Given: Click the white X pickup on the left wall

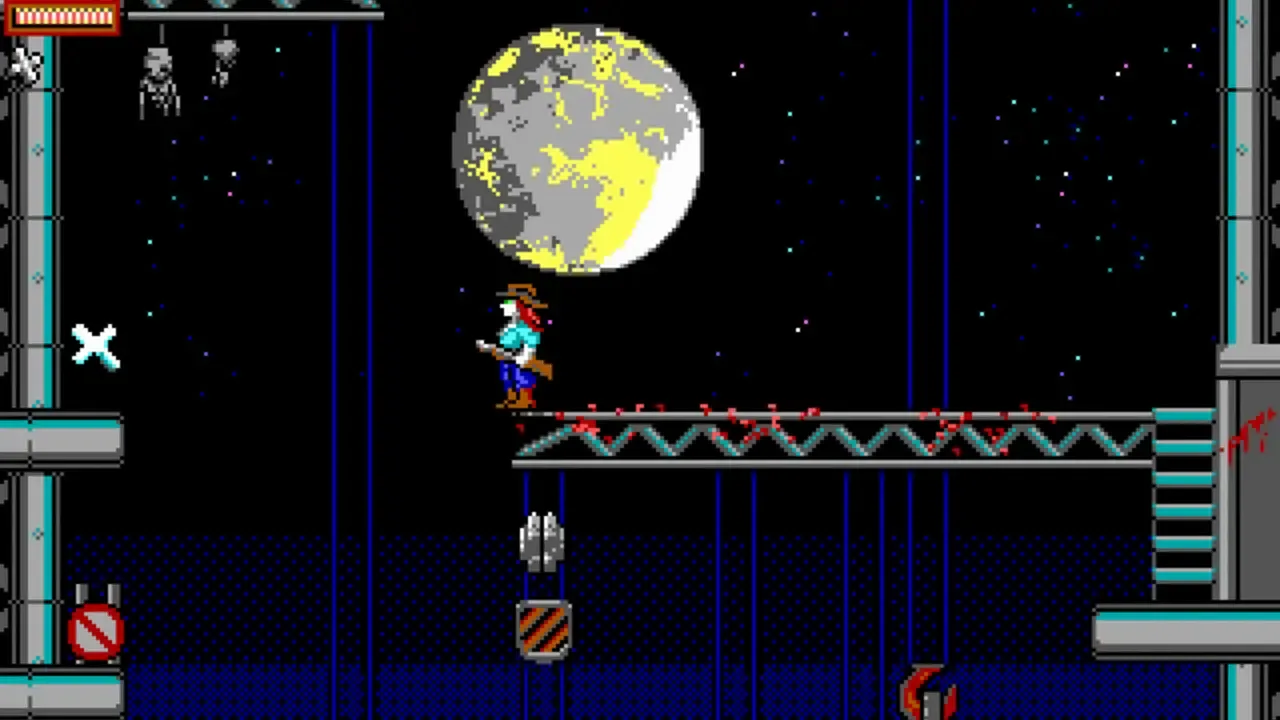Looking at the screenshot, I should [95, 345].
